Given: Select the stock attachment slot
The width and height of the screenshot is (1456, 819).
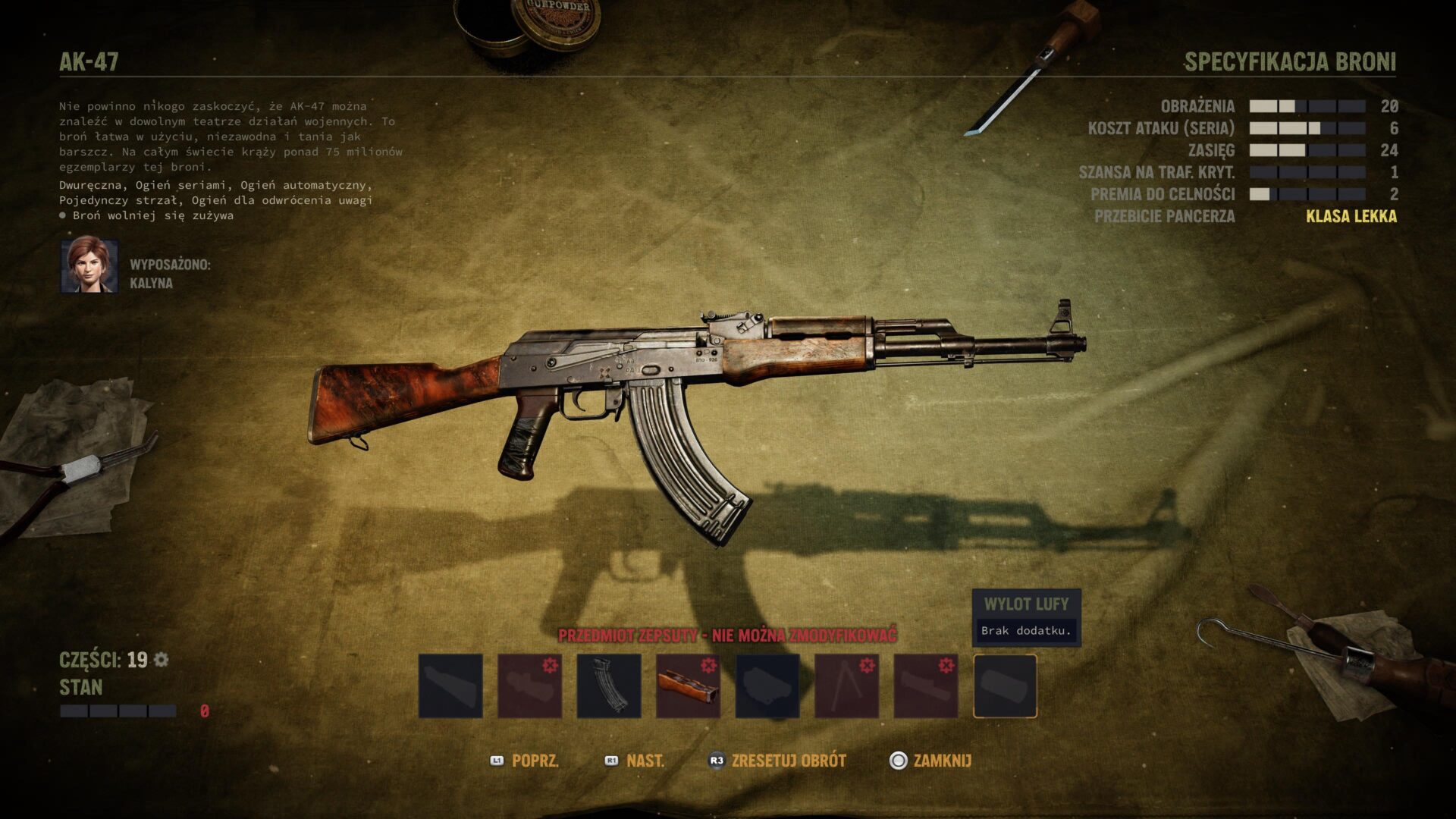Looking at the screenshot, I should point(450,686).
